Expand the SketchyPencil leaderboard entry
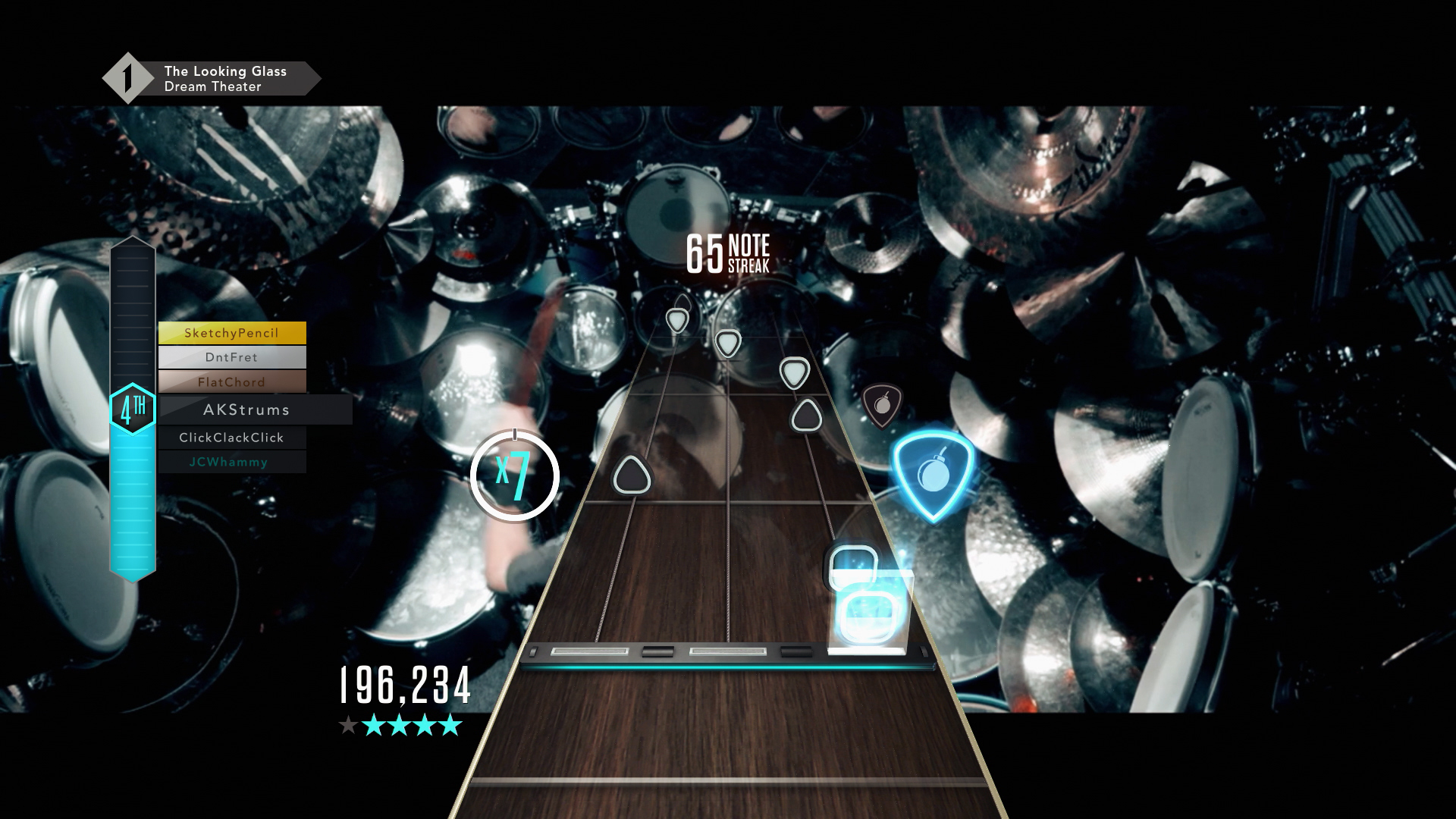 click(x=231, y=332)
